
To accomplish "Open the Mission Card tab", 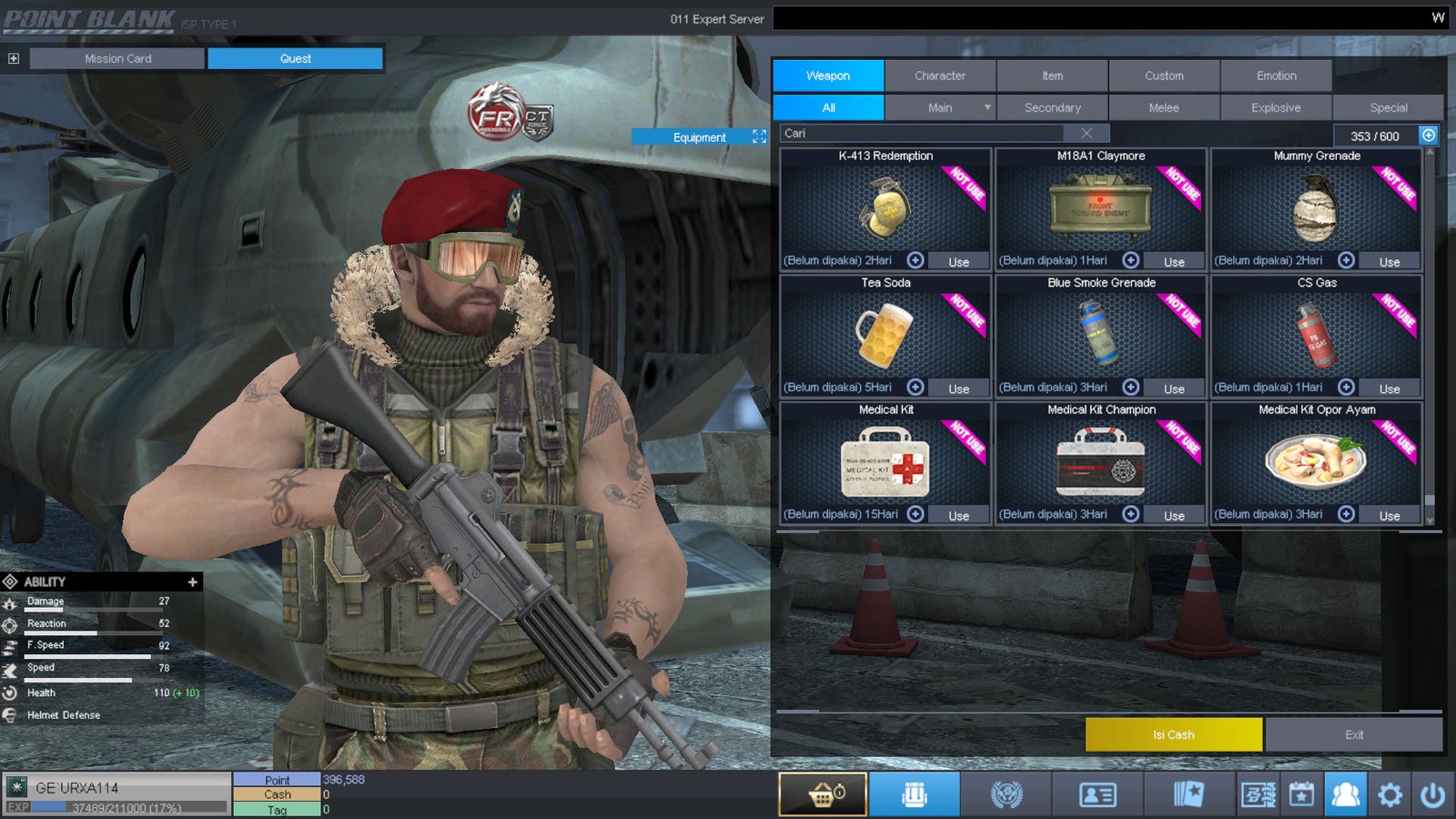I will [x=117, y=59].
